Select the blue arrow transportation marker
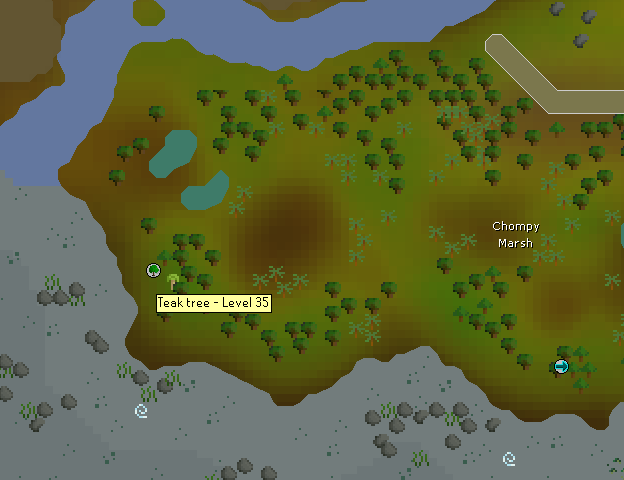Image resolution: width=624 pixels, height=480 pixels. (x=561, y=366)
